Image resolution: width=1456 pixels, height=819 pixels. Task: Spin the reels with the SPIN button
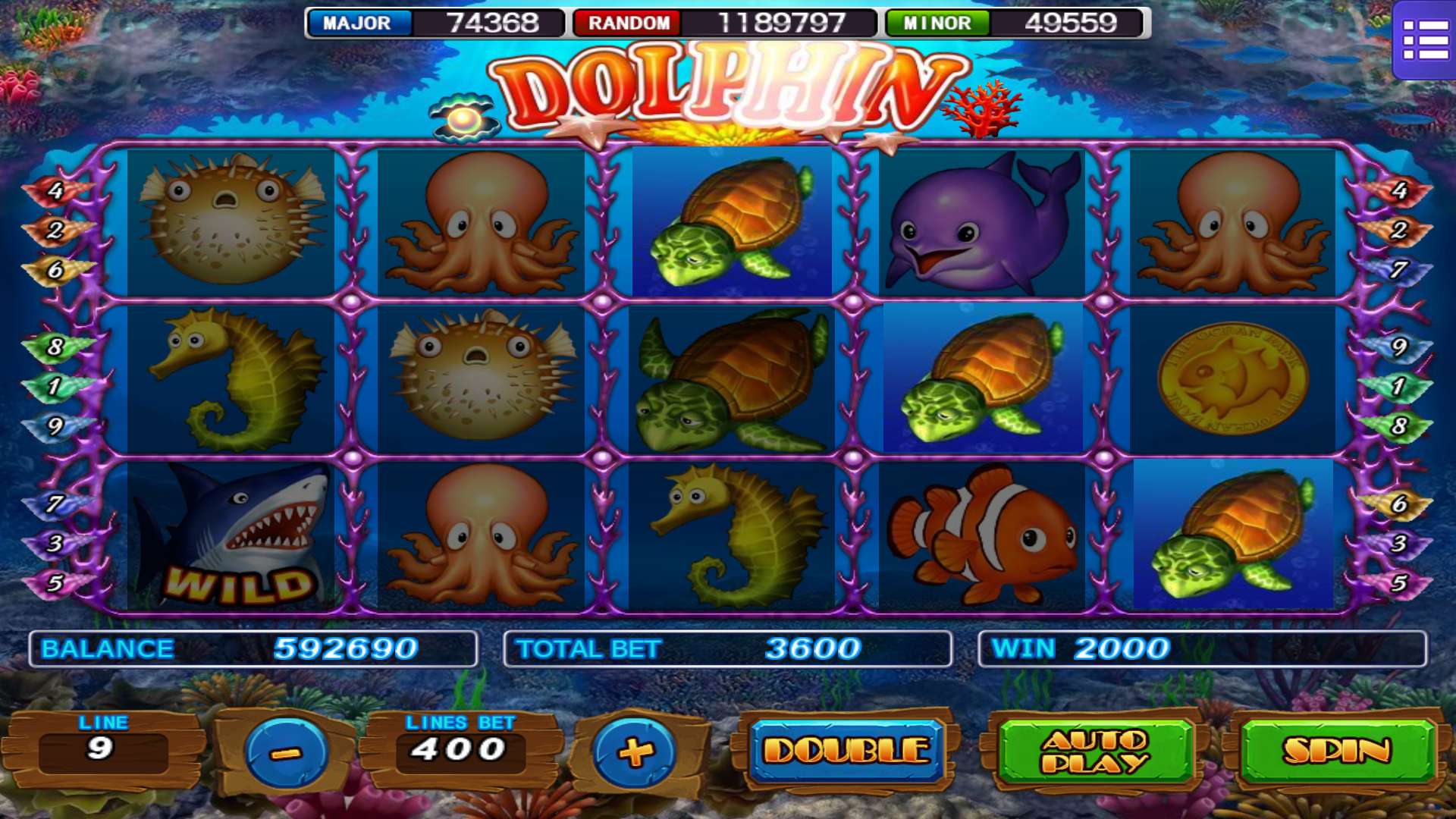coord(1337,751)
